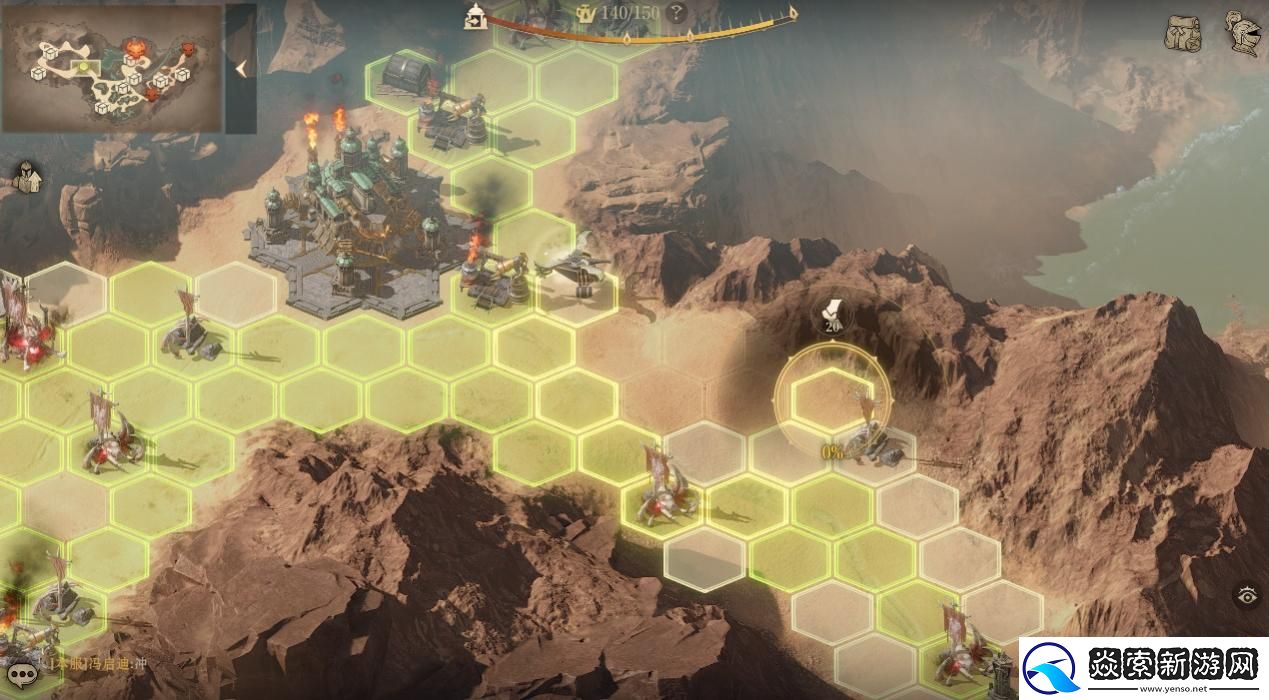1269x700 pixels.
Task: Click the helmet with arrow icon
Action: click(26, 178)
